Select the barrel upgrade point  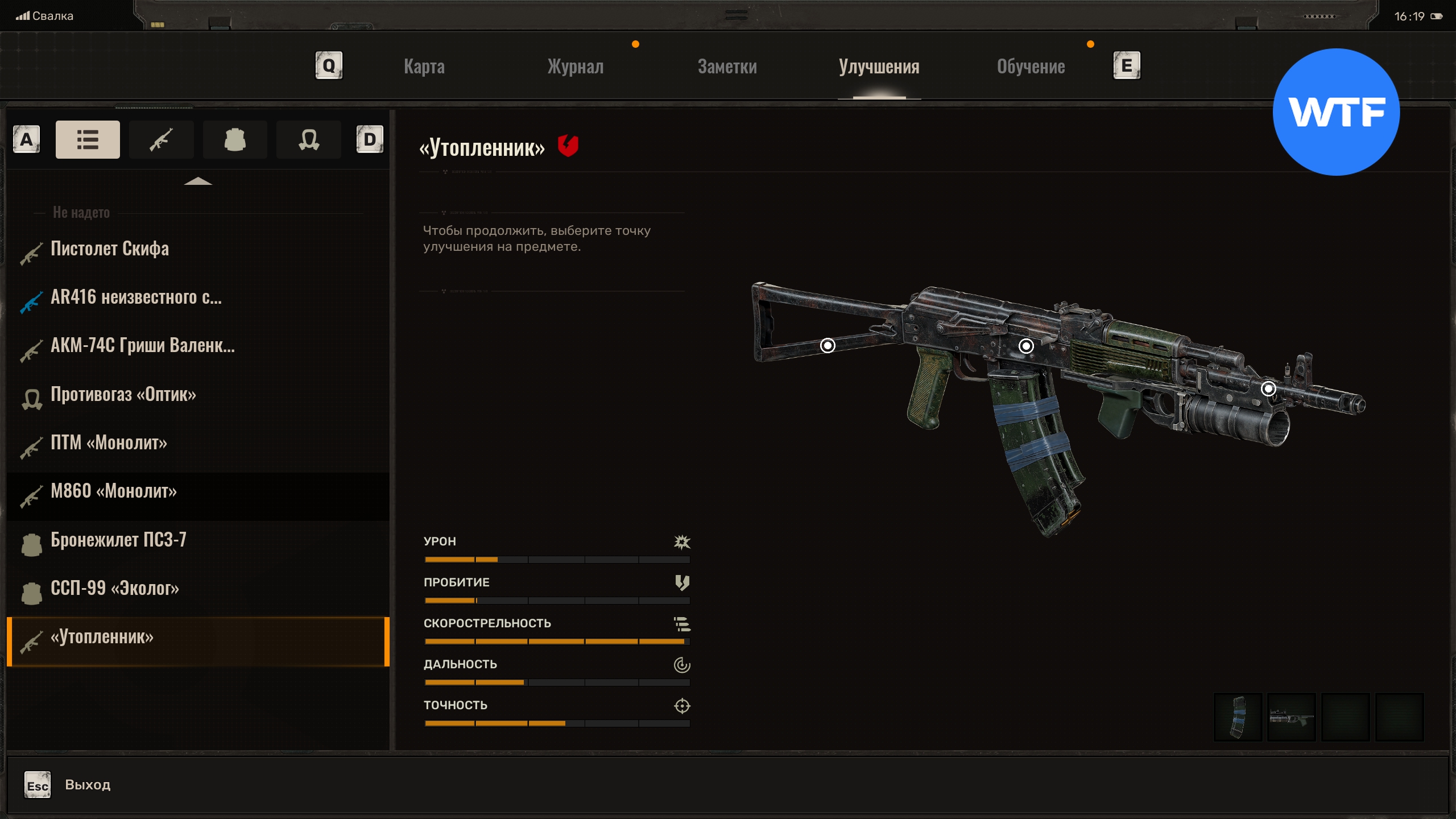(x=1268, y=388)
